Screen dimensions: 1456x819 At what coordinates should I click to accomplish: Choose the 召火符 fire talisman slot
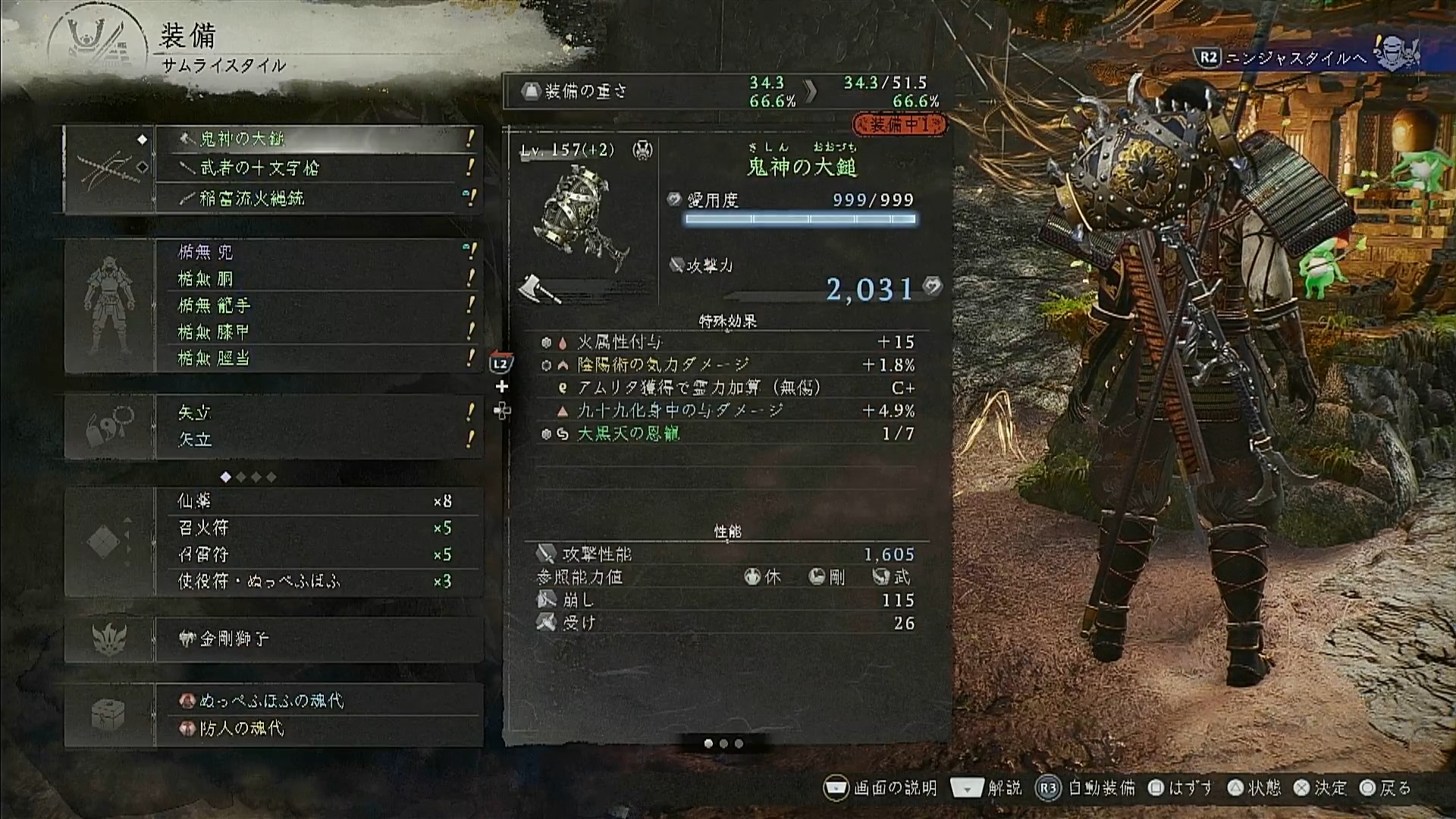tap(318, 528)
